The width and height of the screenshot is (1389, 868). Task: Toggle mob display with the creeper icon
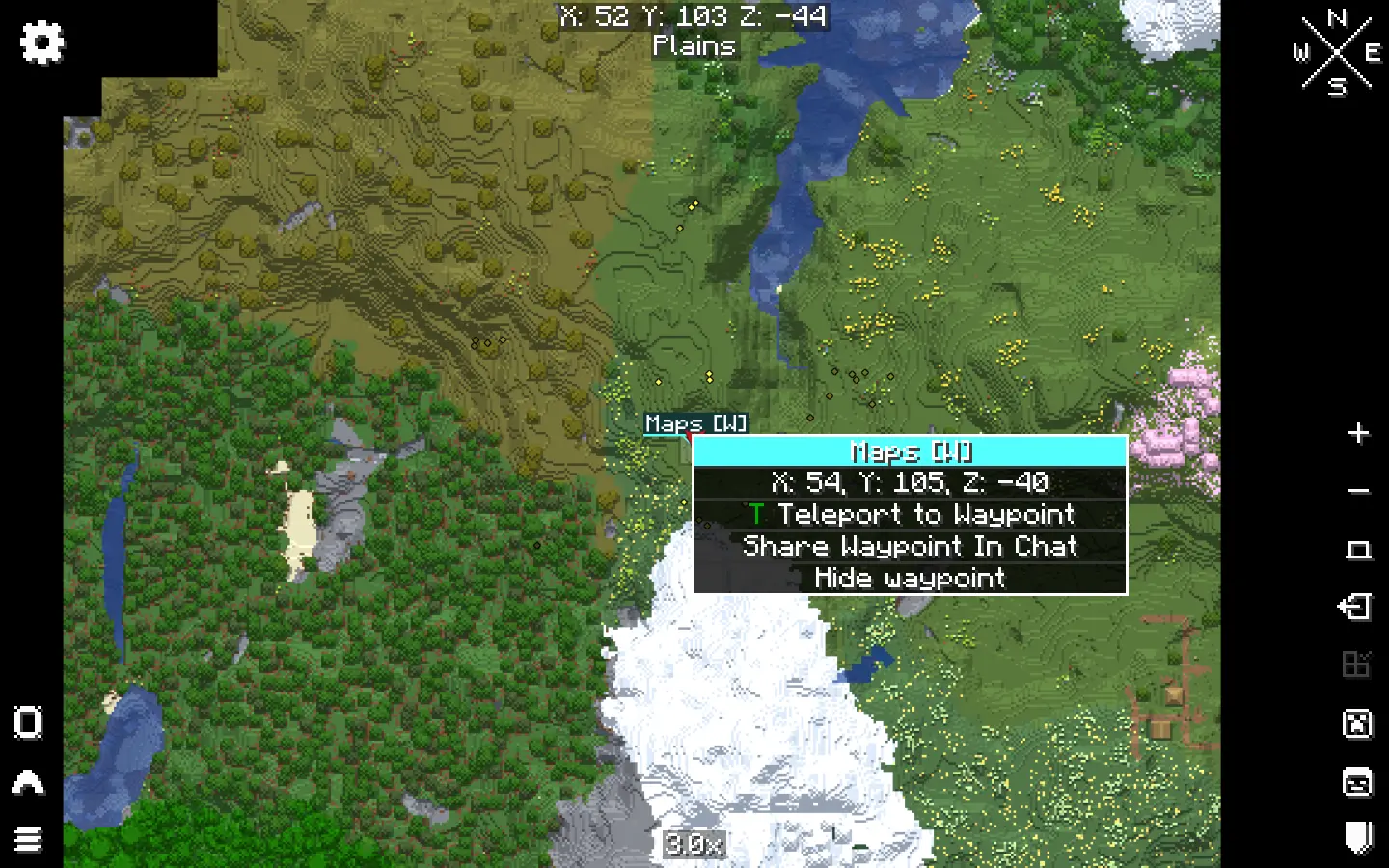pos(1357,723)
